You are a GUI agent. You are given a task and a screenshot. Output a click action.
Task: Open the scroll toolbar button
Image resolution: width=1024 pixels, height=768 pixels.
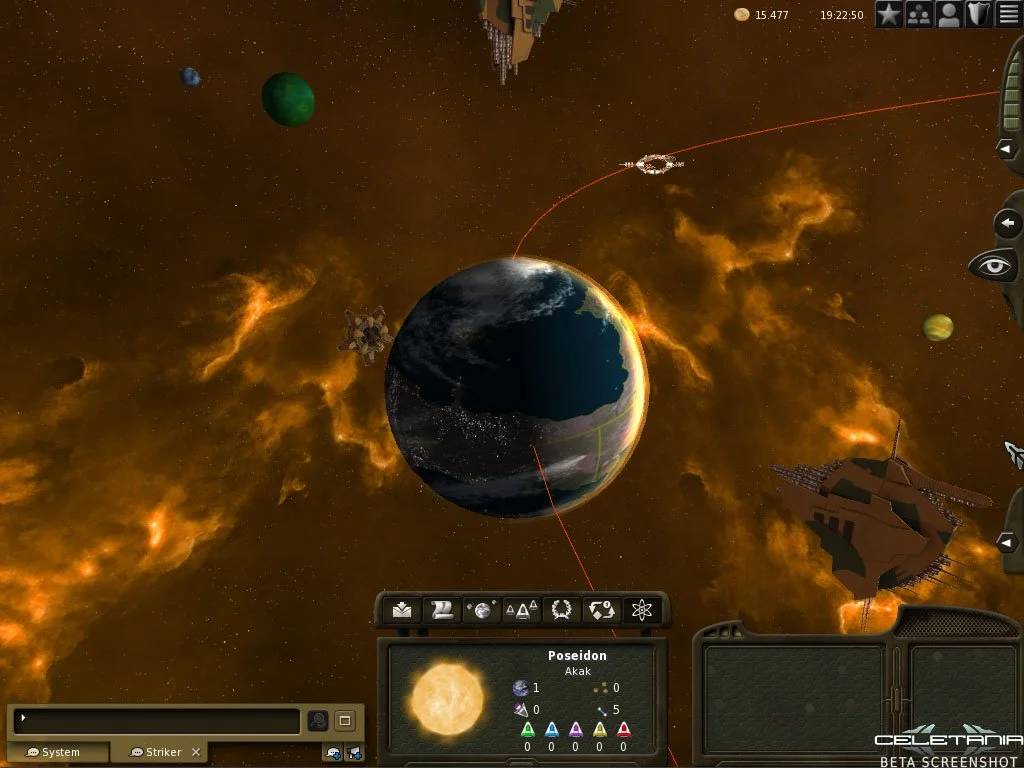(x=442, y=610)
